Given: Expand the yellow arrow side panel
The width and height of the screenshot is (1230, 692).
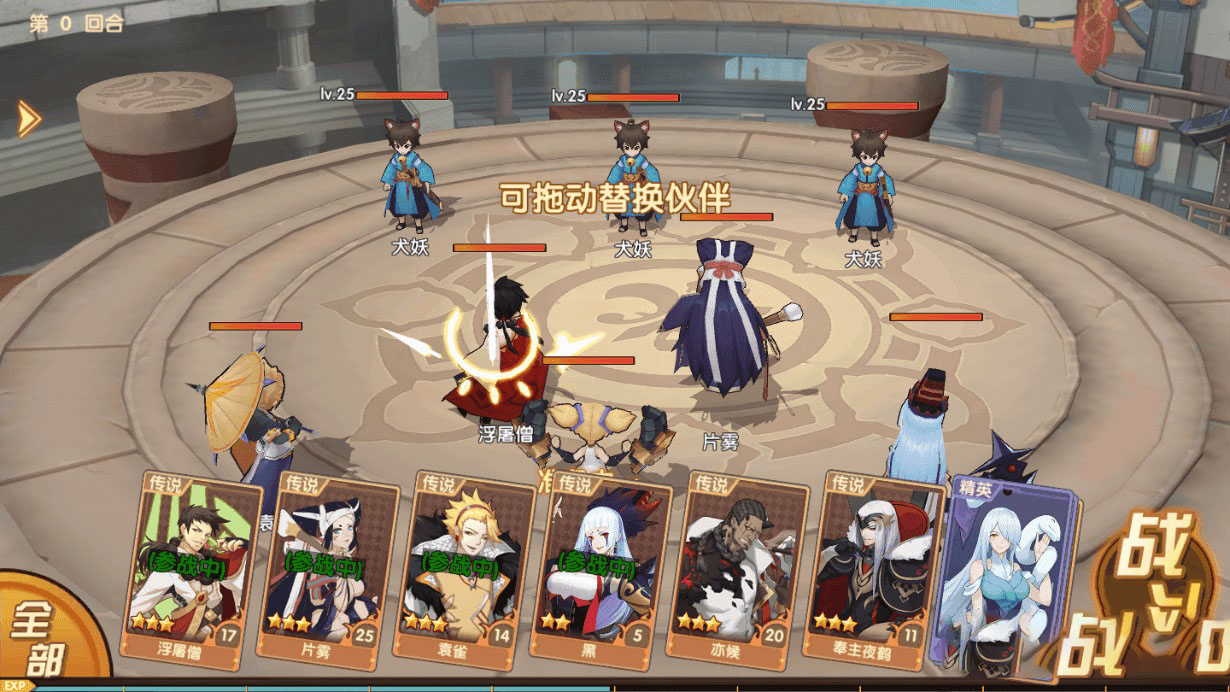Looking at the screenshot, I should [29, 119].
